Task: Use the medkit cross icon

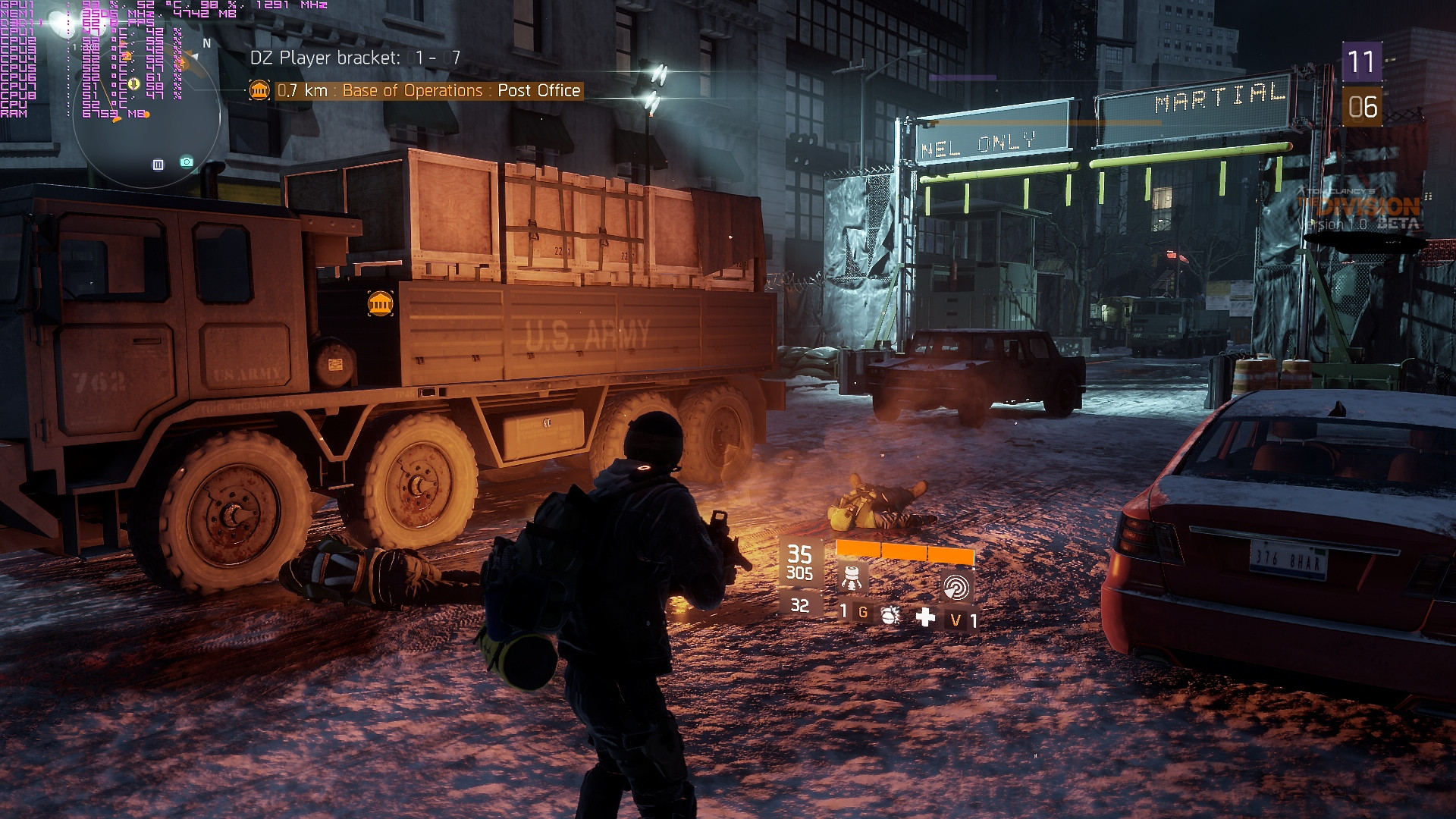Action: tap(925, 617)
